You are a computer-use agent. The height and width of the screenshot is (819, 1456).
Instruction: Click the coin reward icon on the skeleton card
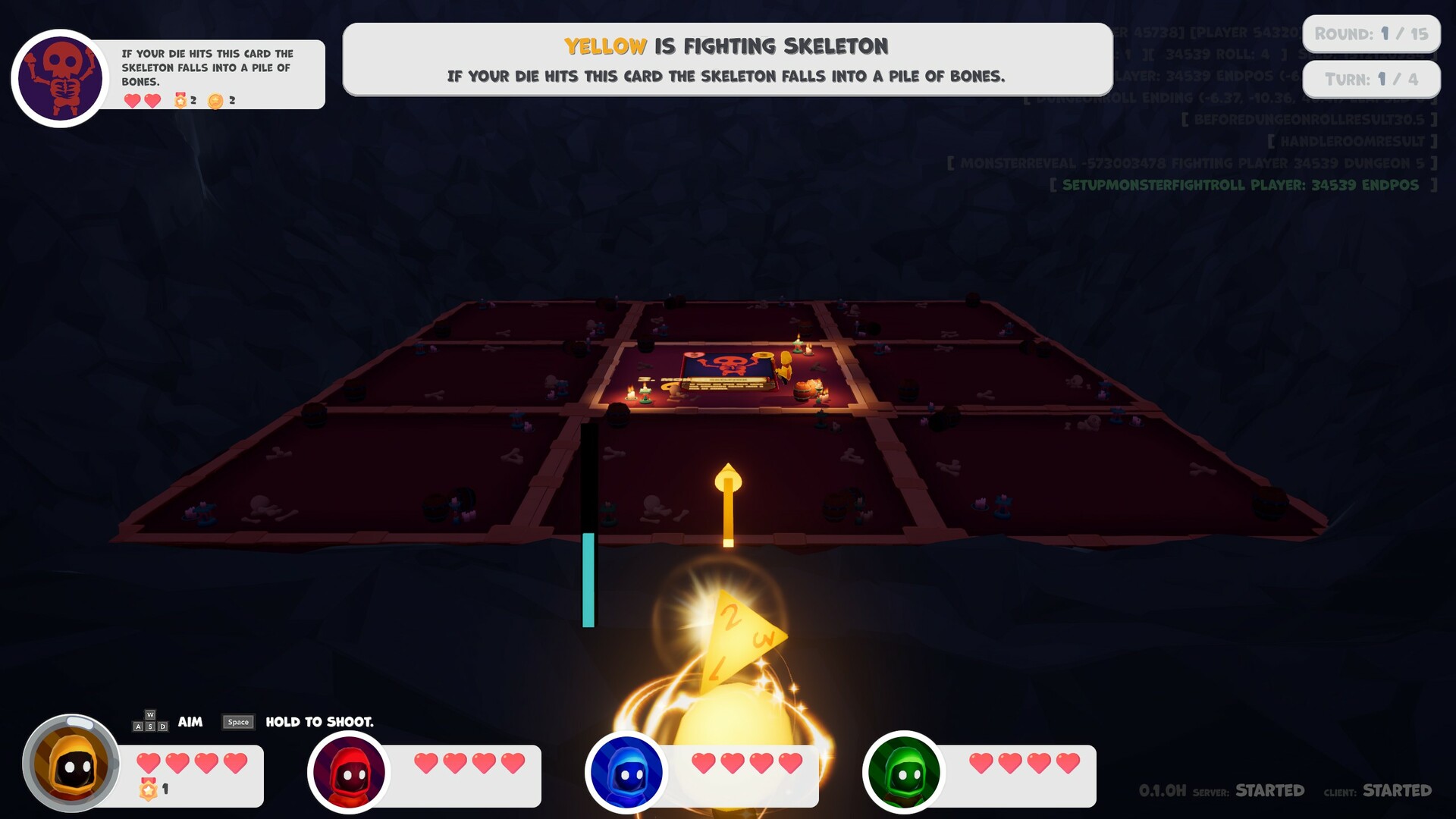pyautogui.click(x=215, y=99)
